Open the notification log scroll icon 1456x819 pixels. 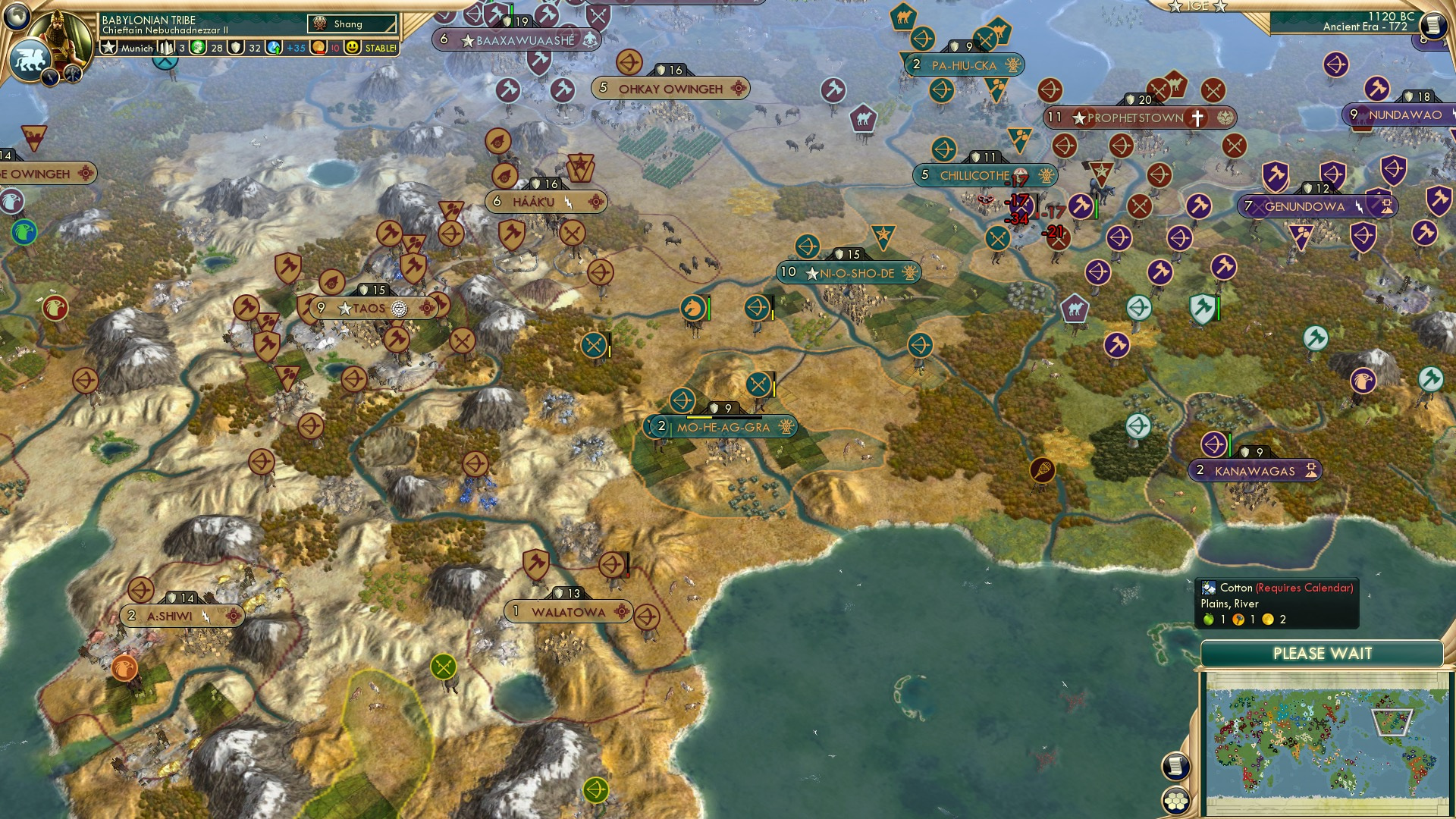point(1175,767)
